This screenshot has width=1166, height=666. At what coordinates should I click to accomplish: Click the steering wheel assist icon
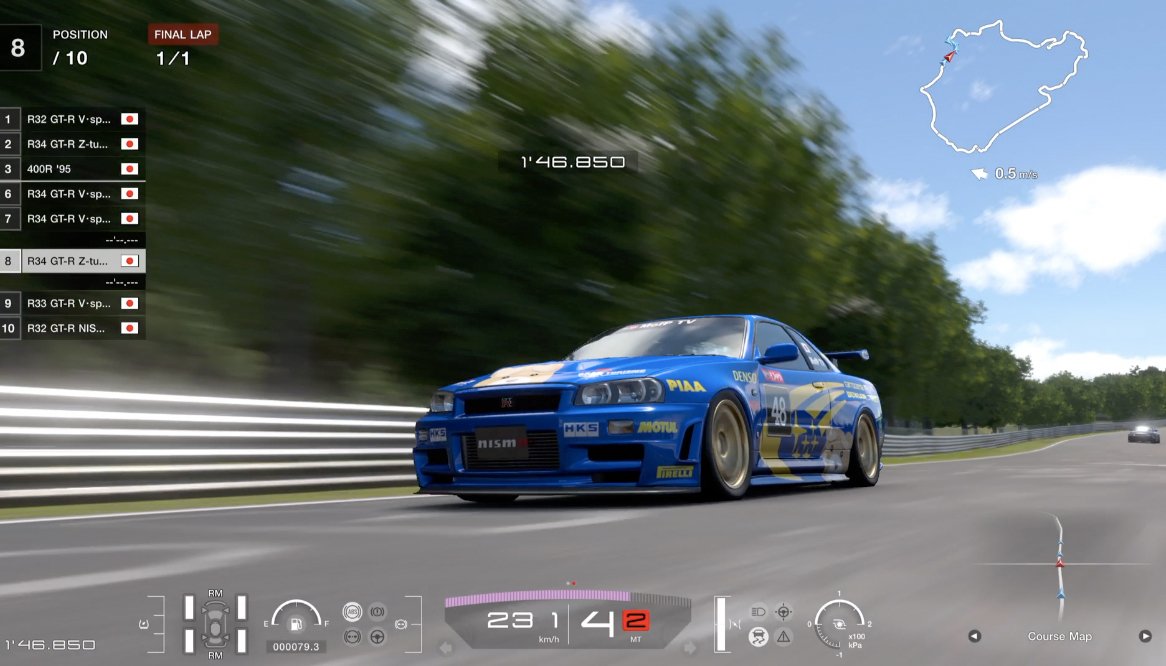coord(378,636)
